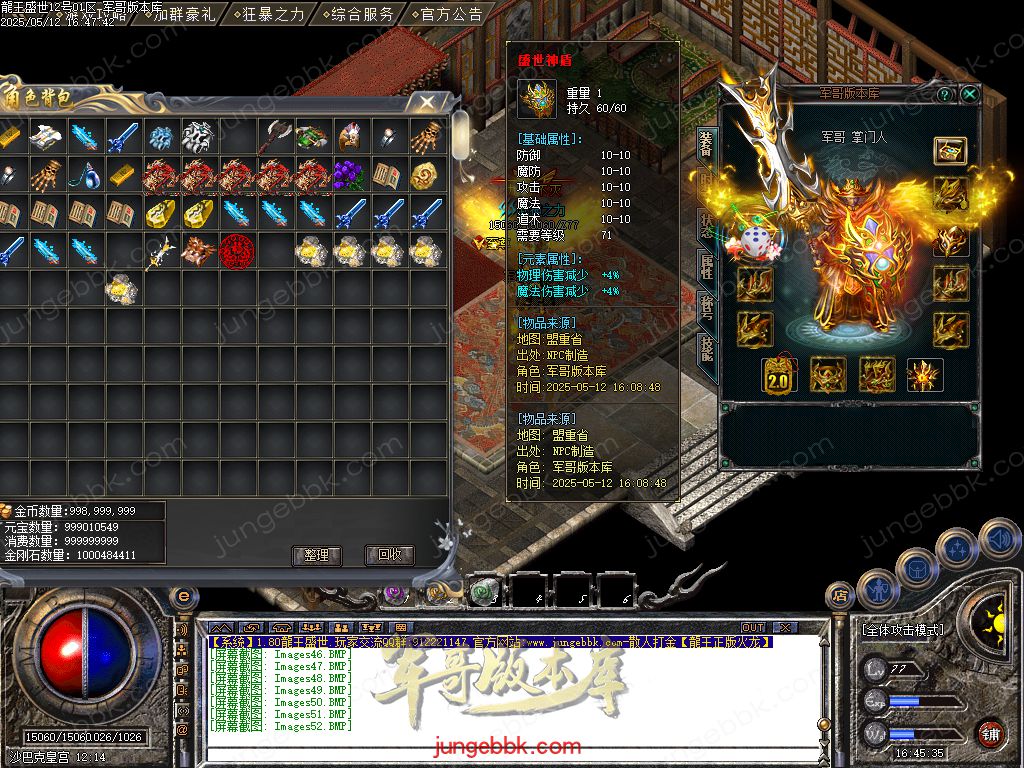Select the purple grapes in the backpack

(350, 174)
